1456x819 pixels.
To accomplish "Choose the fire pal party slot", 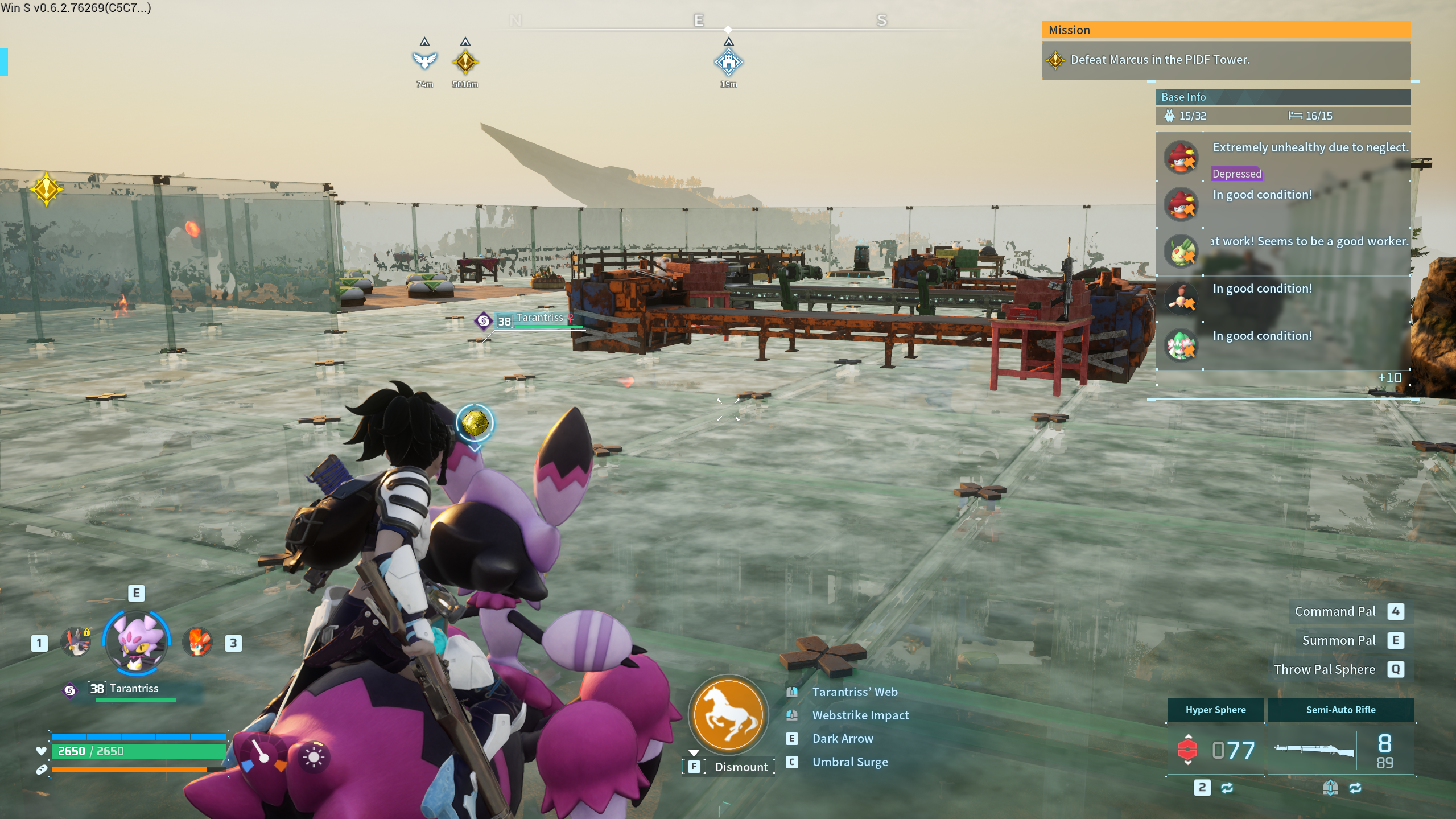I will tap(197, 643).
